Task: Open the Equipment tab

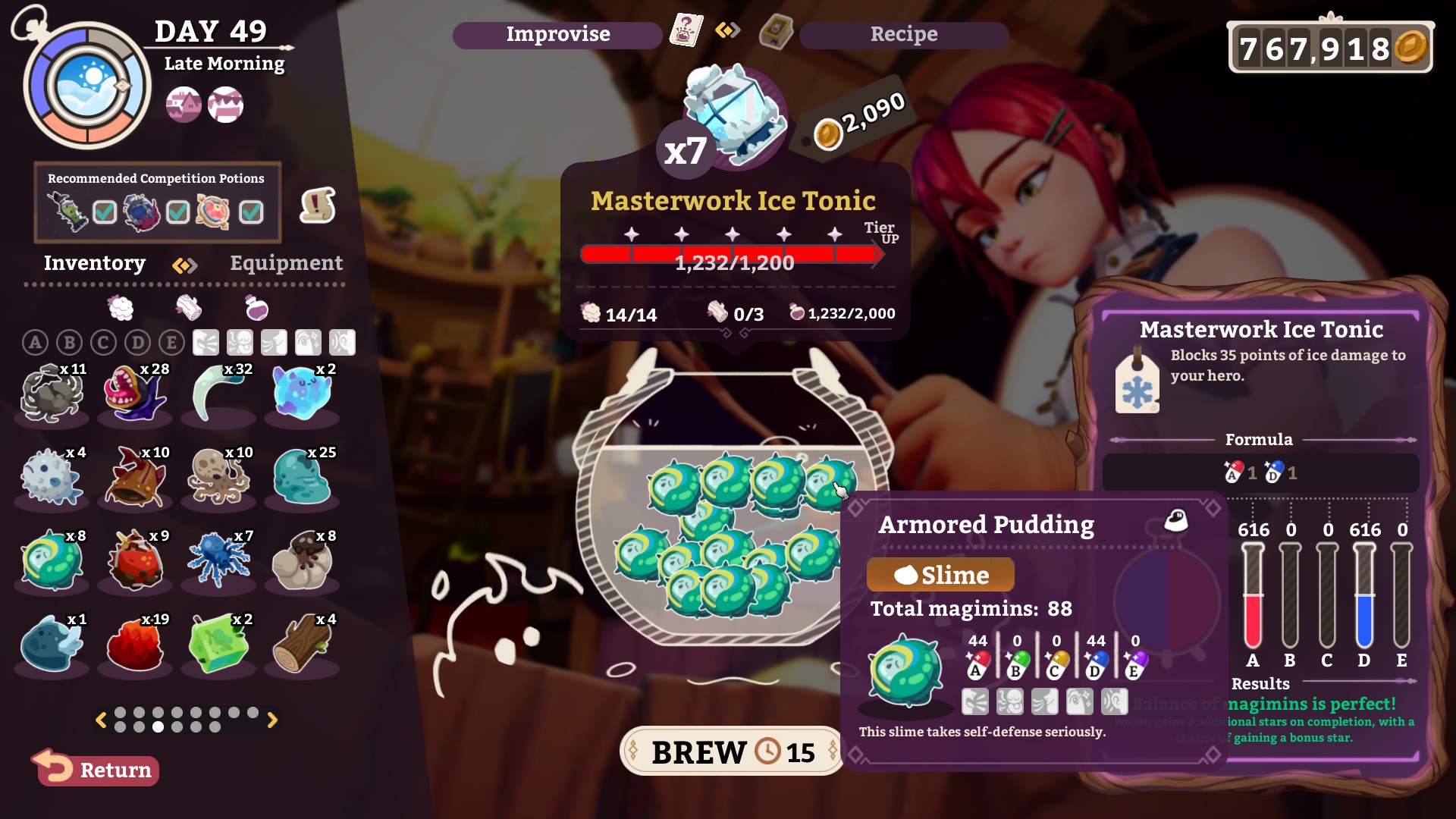Action: 286,263
